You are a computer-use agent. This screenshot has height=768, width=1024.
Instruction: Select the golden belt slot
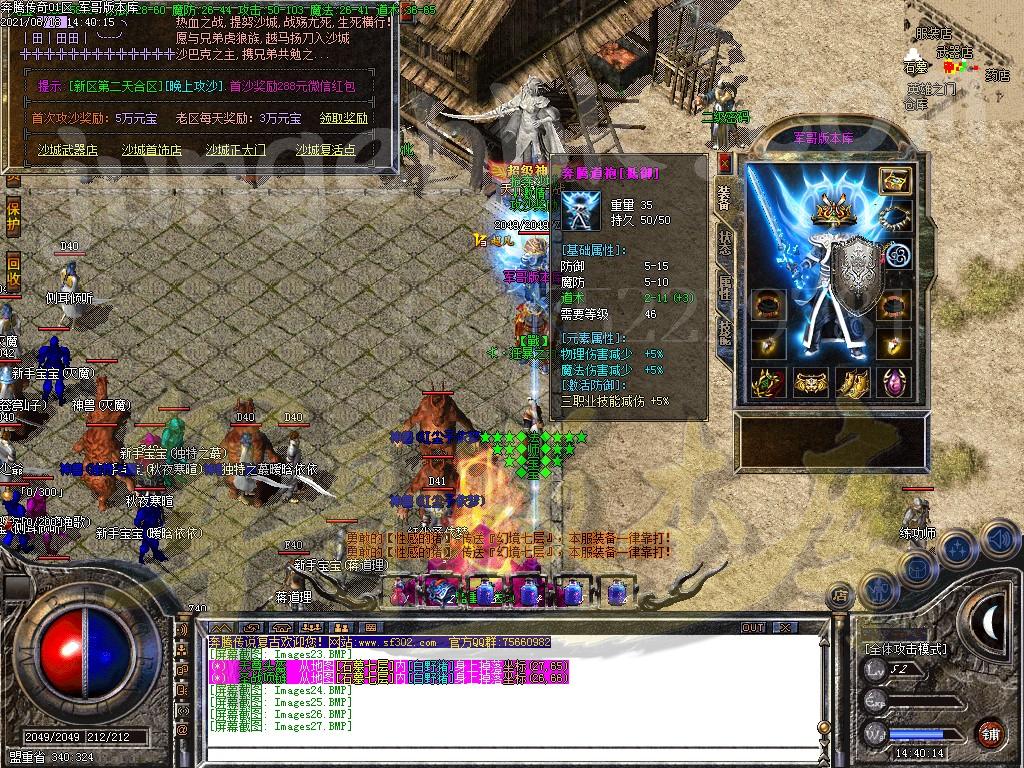coord(811,381)
